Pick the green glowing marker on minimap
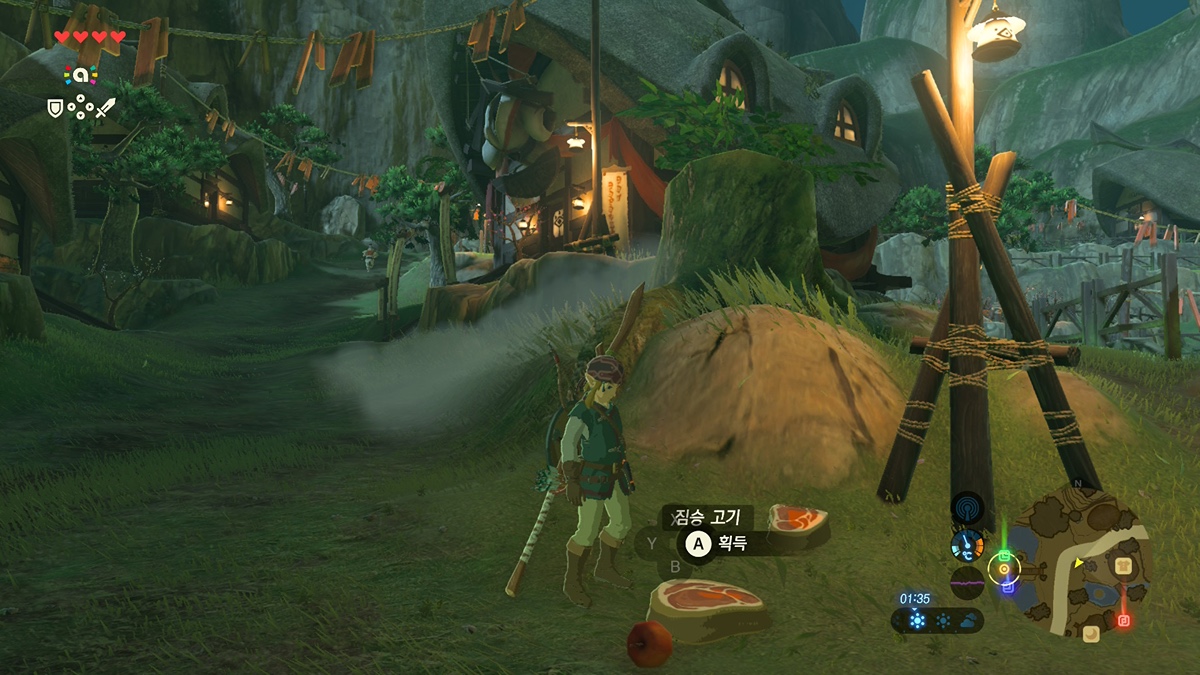1200x675 pixels. click(x=1004, y=555)
